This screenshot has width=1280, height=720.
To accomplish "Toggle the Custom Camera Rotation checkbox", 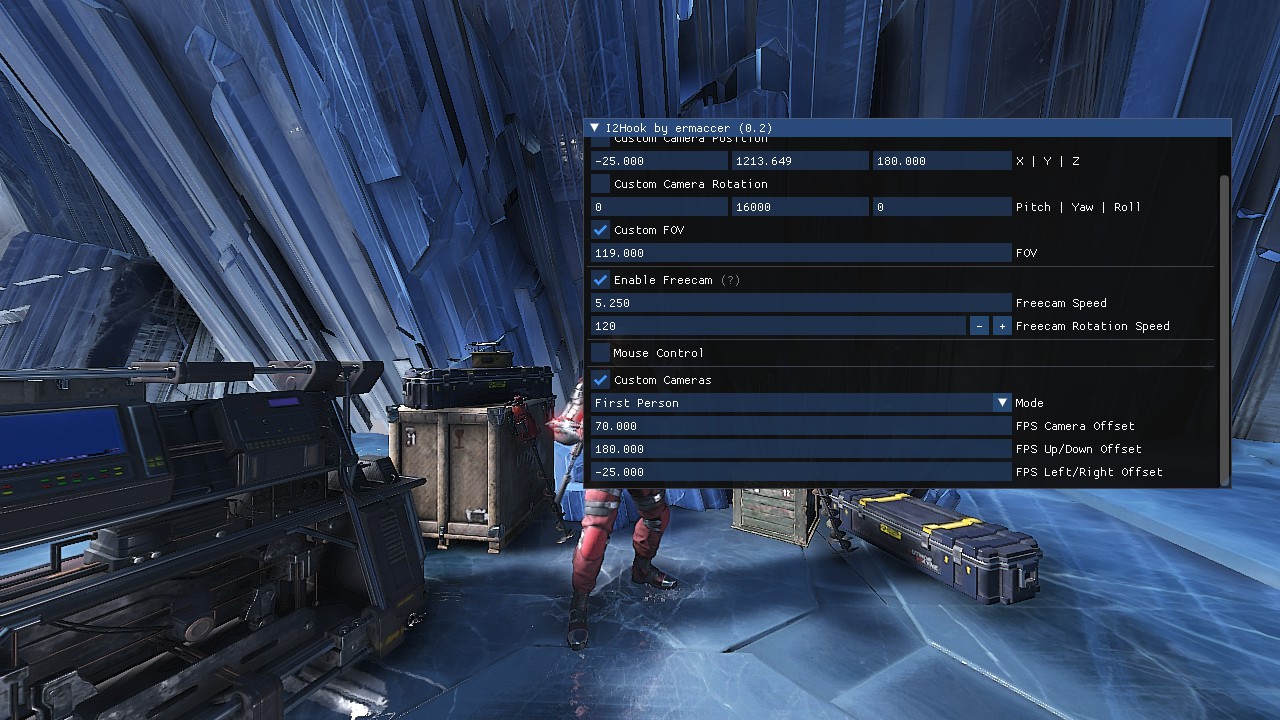I will click(601, 184).
